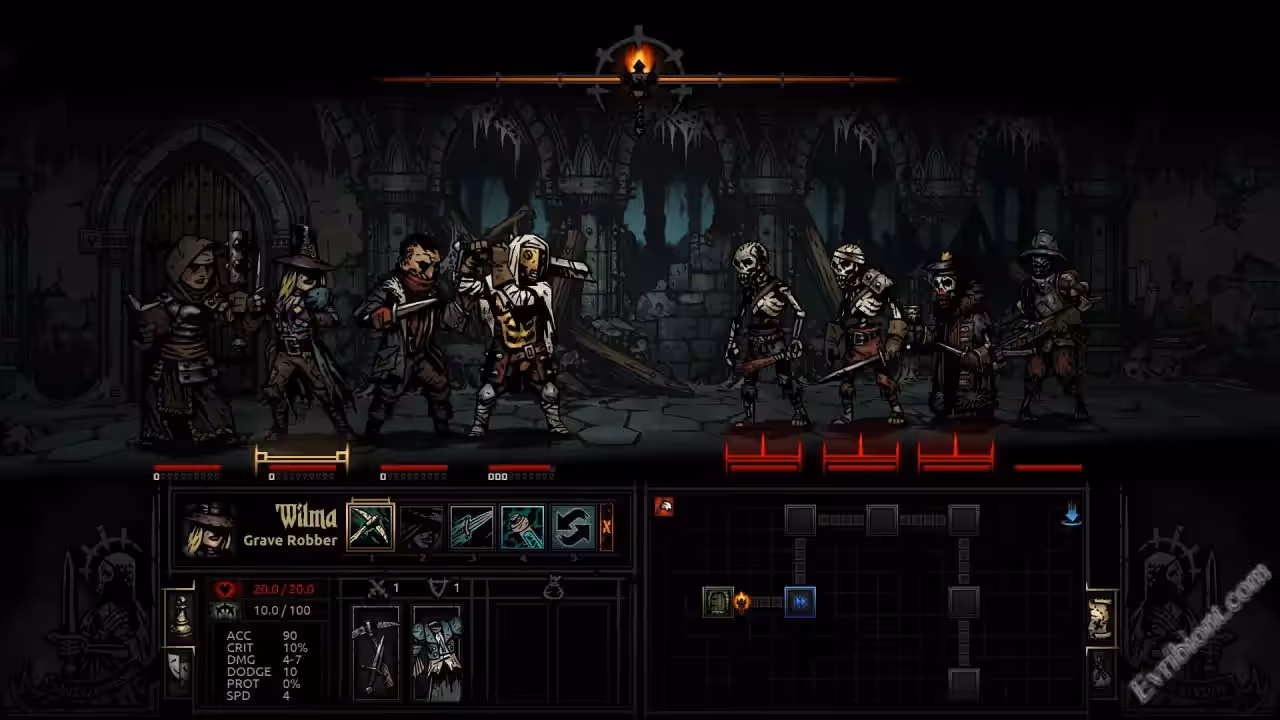Click the blue down-arrow map button
The width and height of the screenshot is (1280, 720).
pyautogui.click(x=1071, y=514)
